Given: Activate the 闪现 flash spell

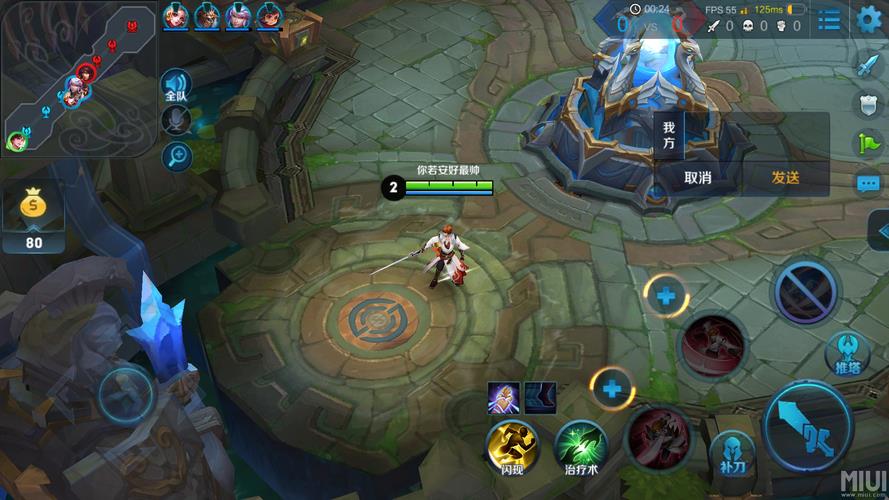Looking at the screenshot, I should [x=512, y=443].
